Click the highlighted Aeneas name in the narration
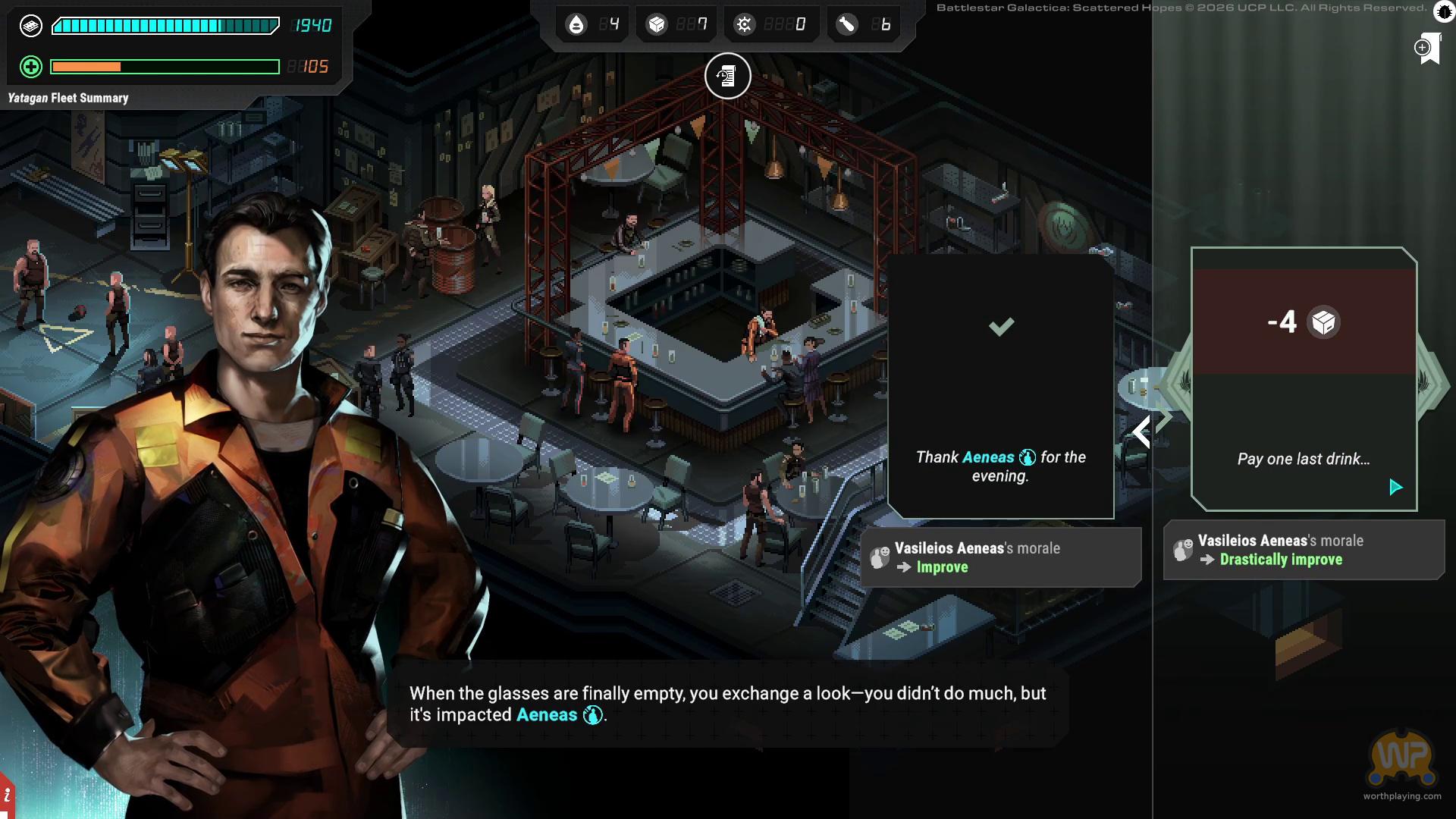Image resolution: width=1456 pixels, height=819 pixels. click(547, 715)
